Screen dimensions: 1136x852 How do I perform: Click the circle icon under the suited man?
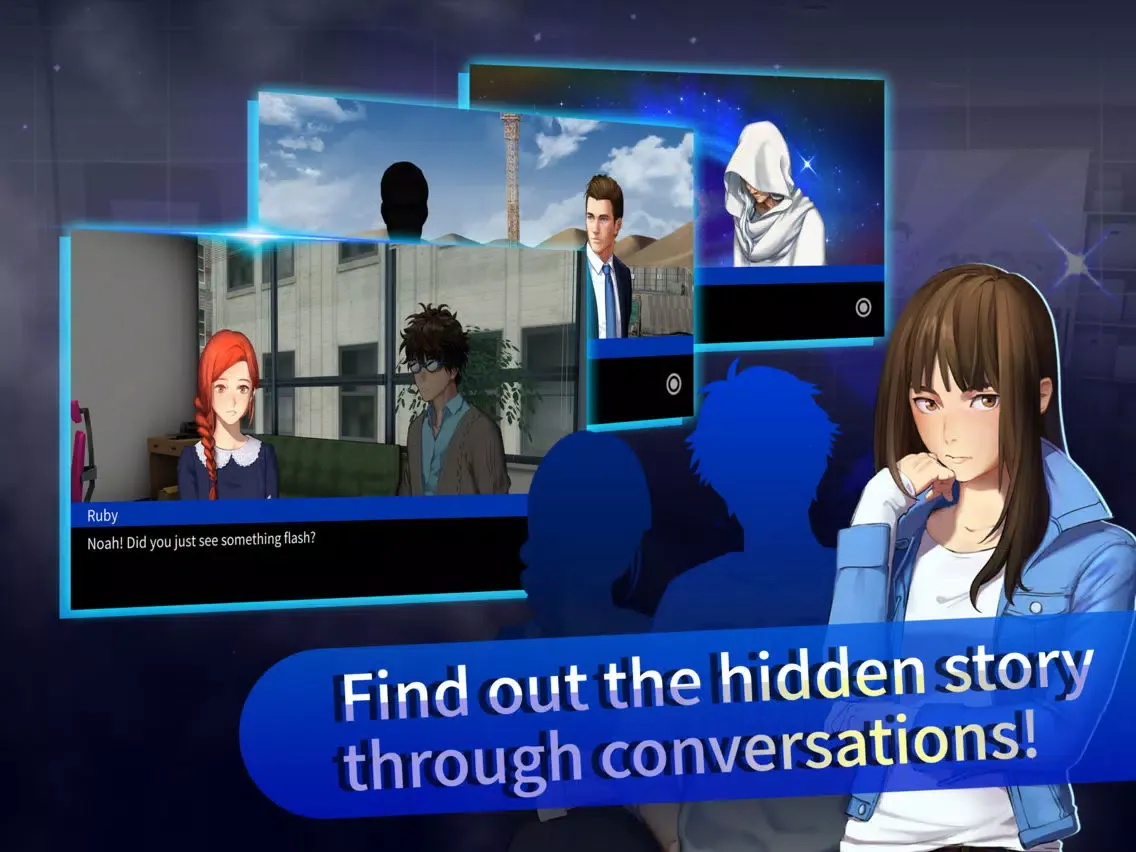(x=673, y=383)
